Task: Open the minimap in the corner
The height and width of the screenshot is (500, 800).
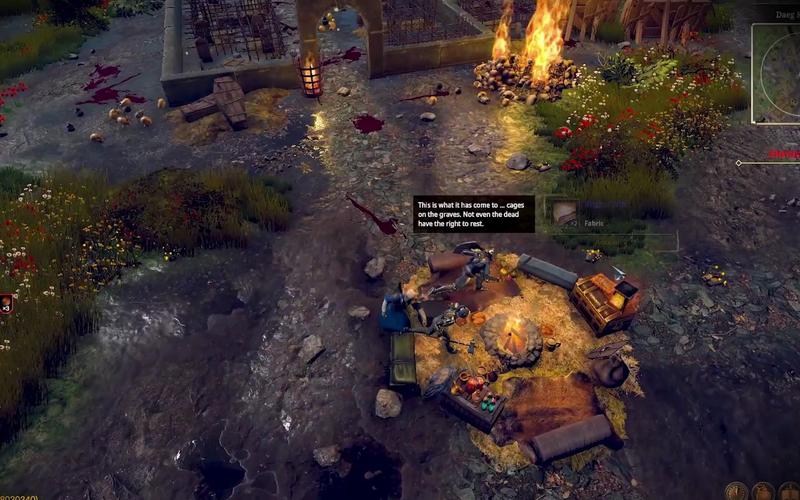Action: (x=777, y=74)
